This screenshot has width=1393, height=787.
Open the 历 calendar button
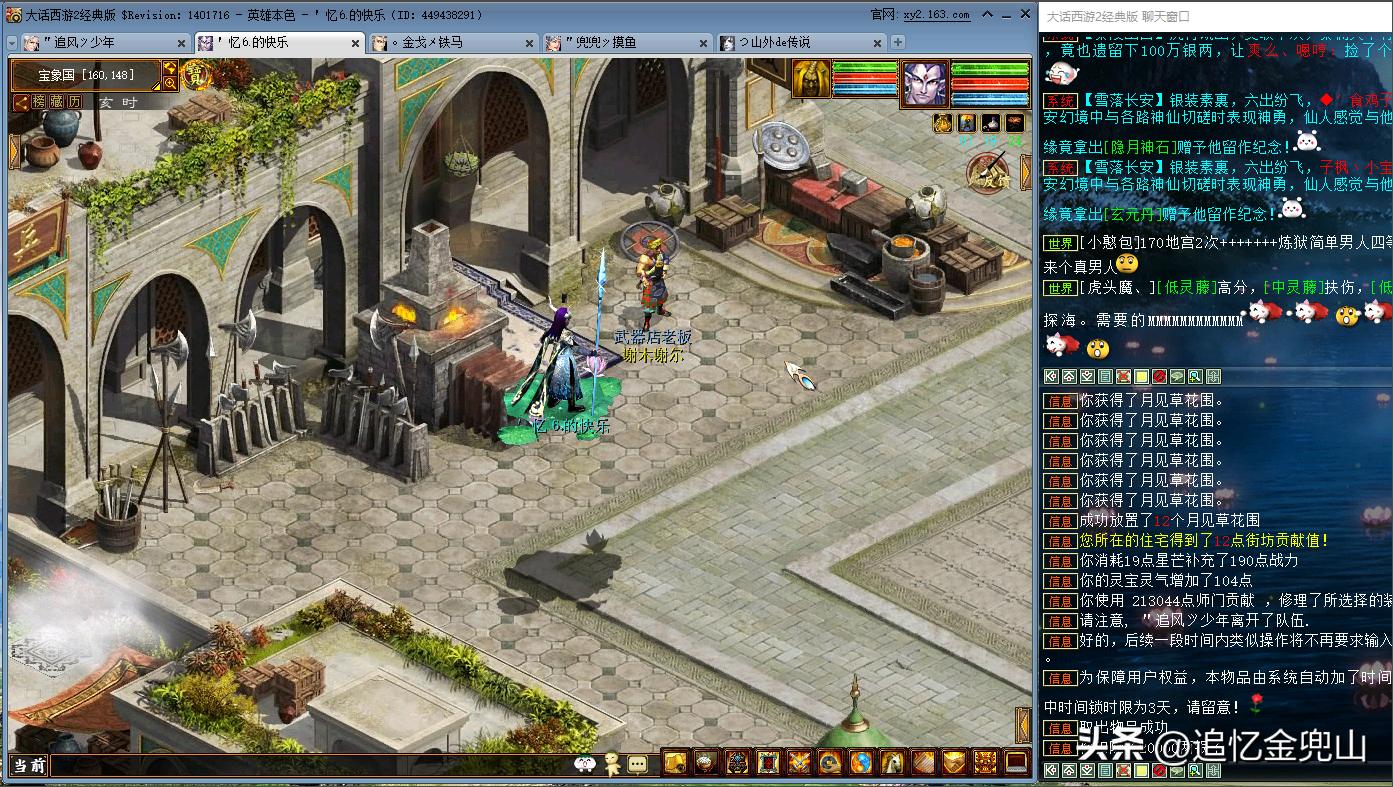click(75, 102)
